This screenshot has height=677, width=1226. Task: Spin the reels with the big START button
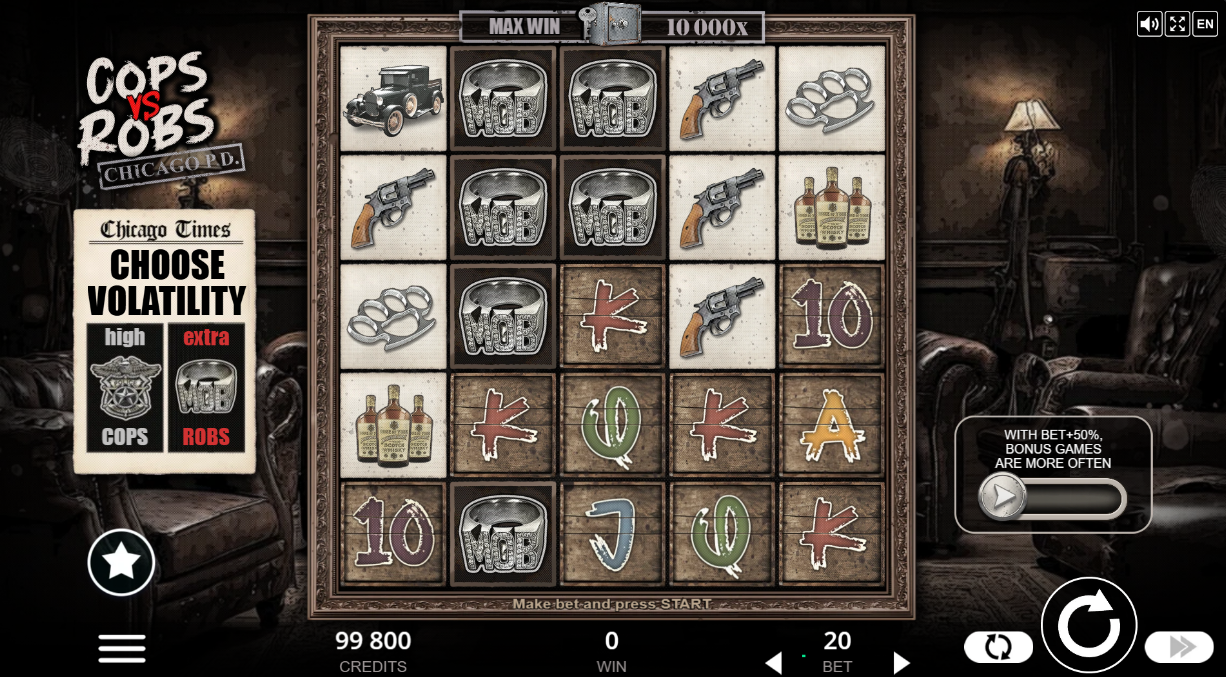tap(1088, 626)
